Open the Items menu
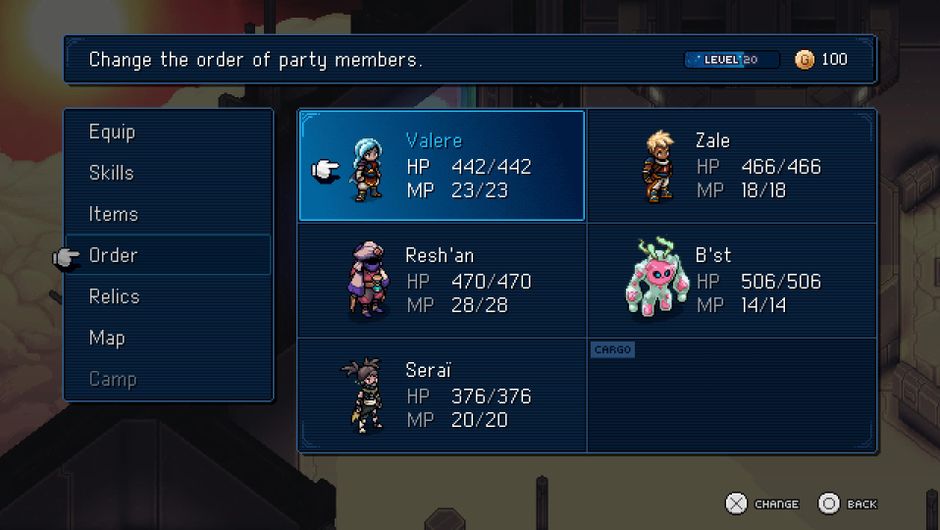Screen dimensions: 940x530 tap(113, 214)
